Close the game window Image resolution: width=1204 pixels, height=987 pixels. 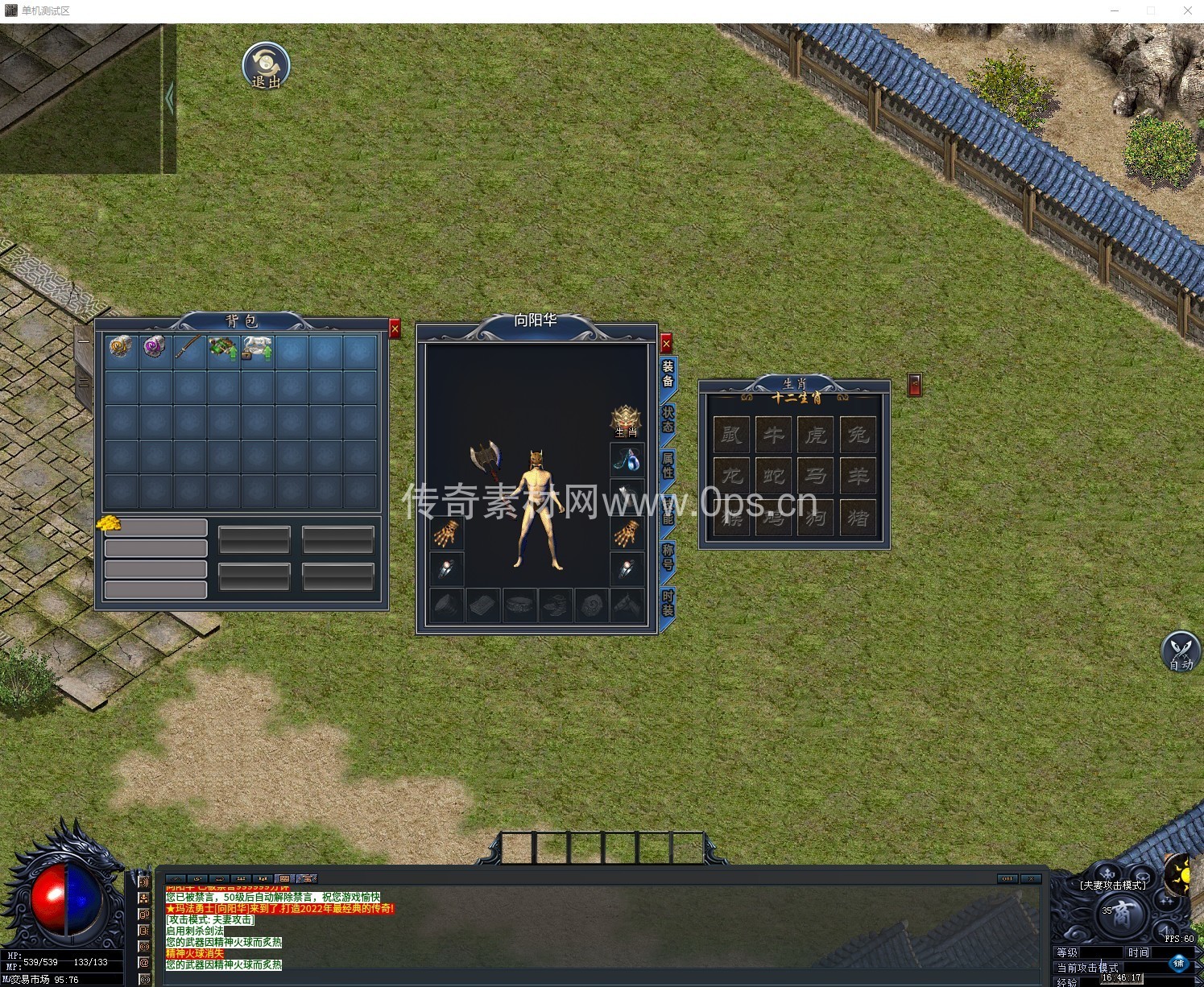point(1188,10)
